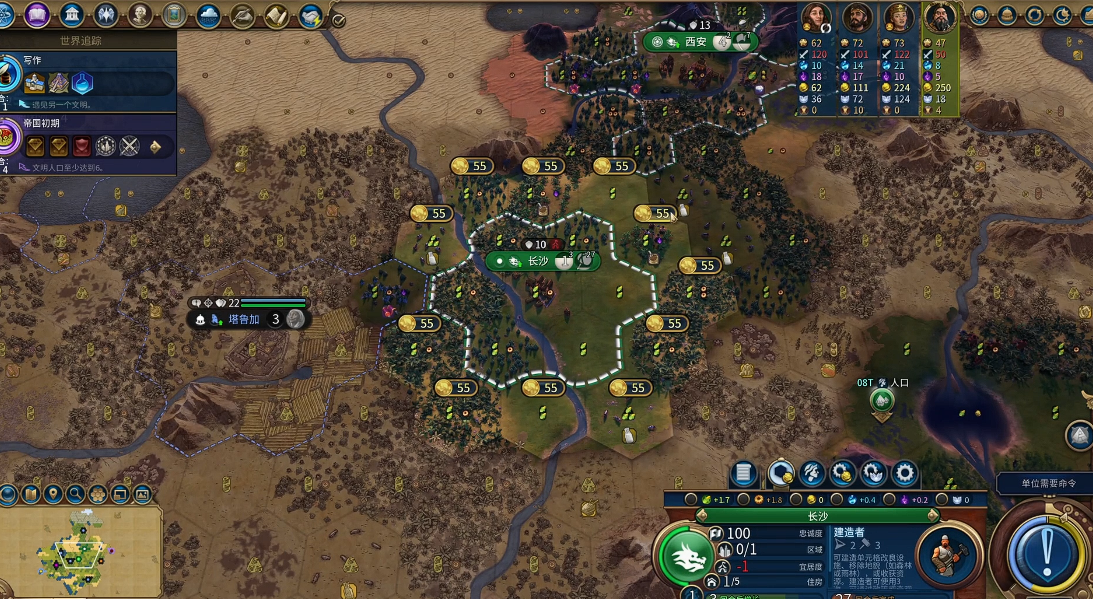Open the Civics tree button

[x=37, y=14]
